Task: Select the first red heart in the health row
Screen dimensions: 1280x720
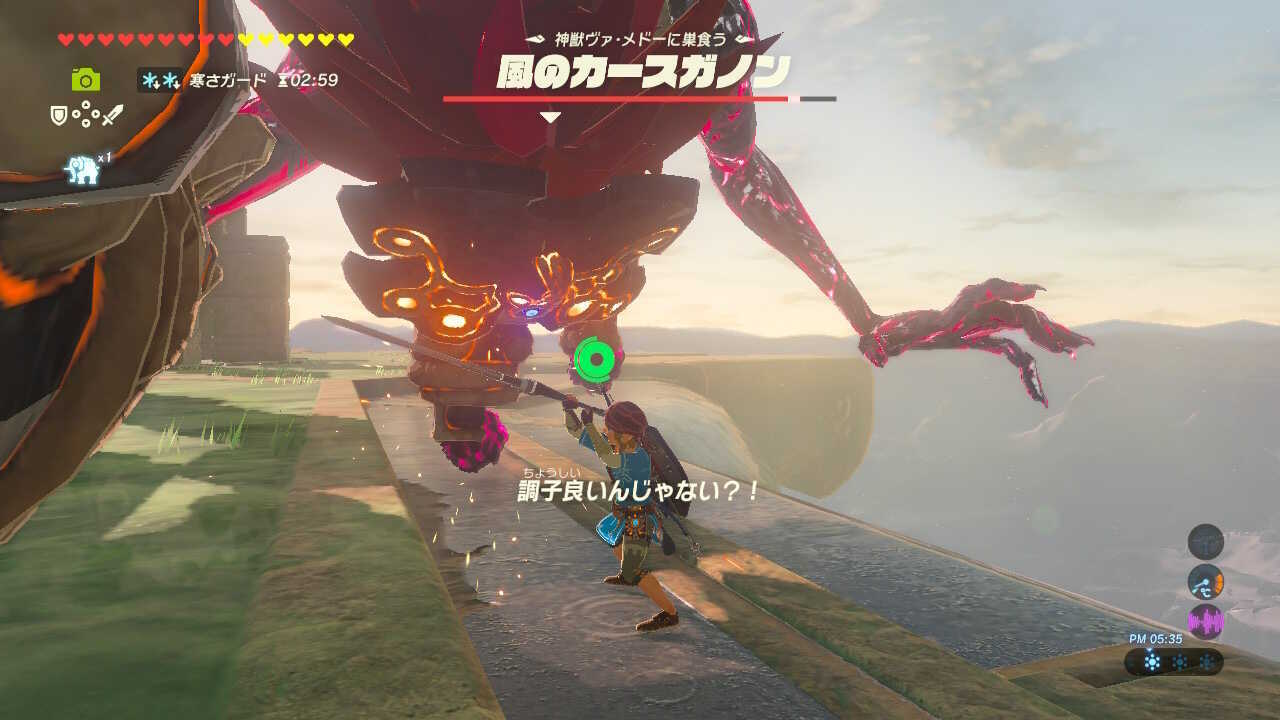Action: (65, 39)
